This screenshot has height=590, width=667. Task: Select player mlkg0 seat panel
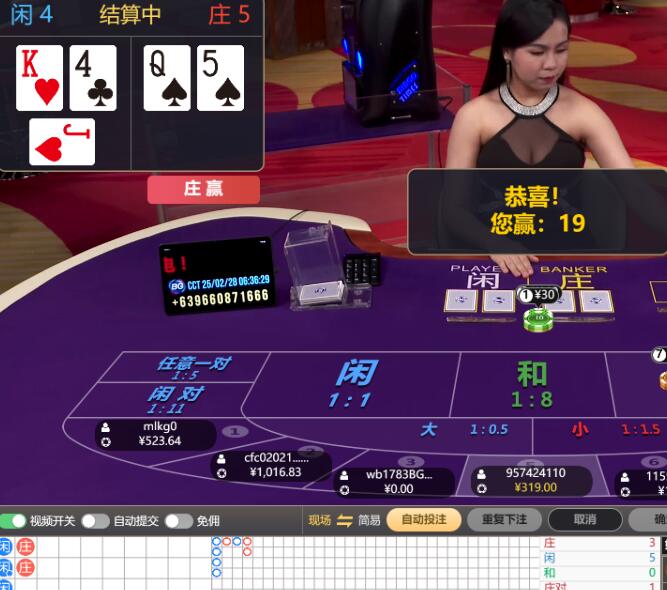click(x=157, y=434)
